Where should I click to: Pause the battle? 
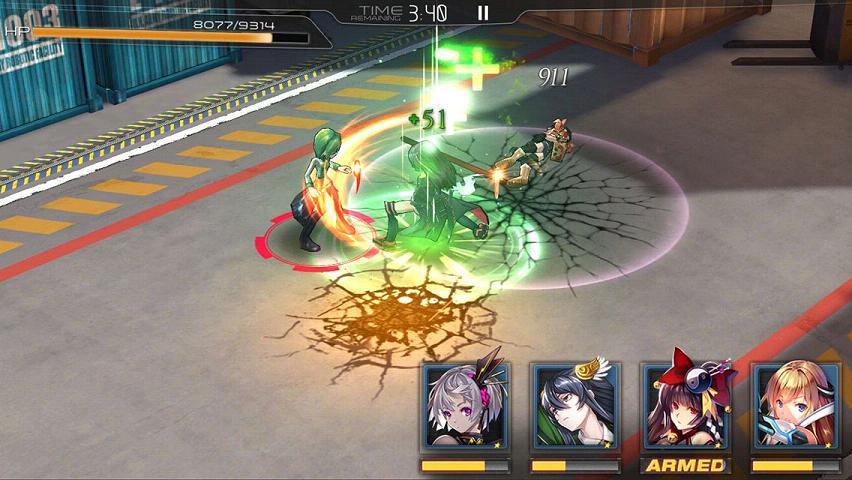click(483, 13)
